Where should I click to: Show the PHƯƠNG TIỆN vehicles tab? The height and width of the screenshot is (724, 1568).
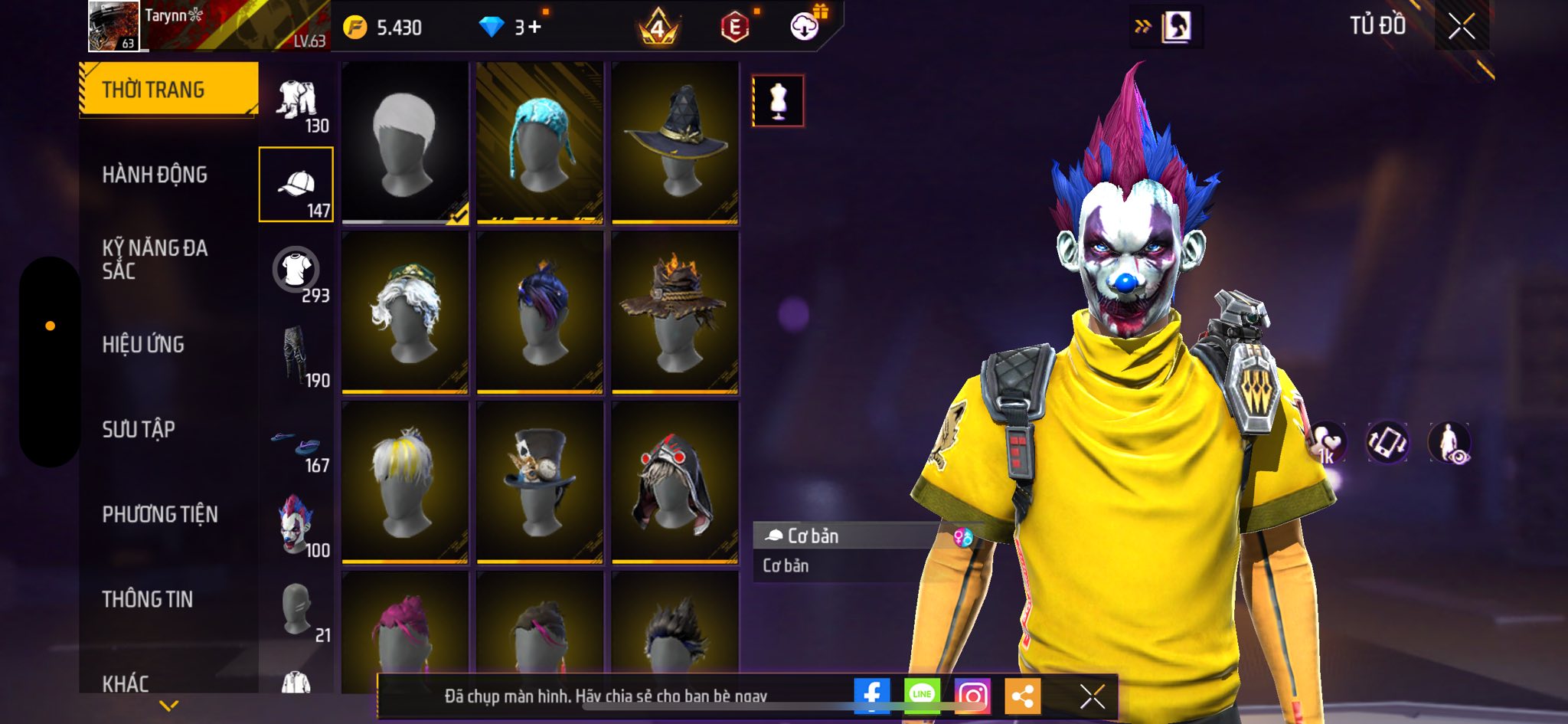click(160, 514)
